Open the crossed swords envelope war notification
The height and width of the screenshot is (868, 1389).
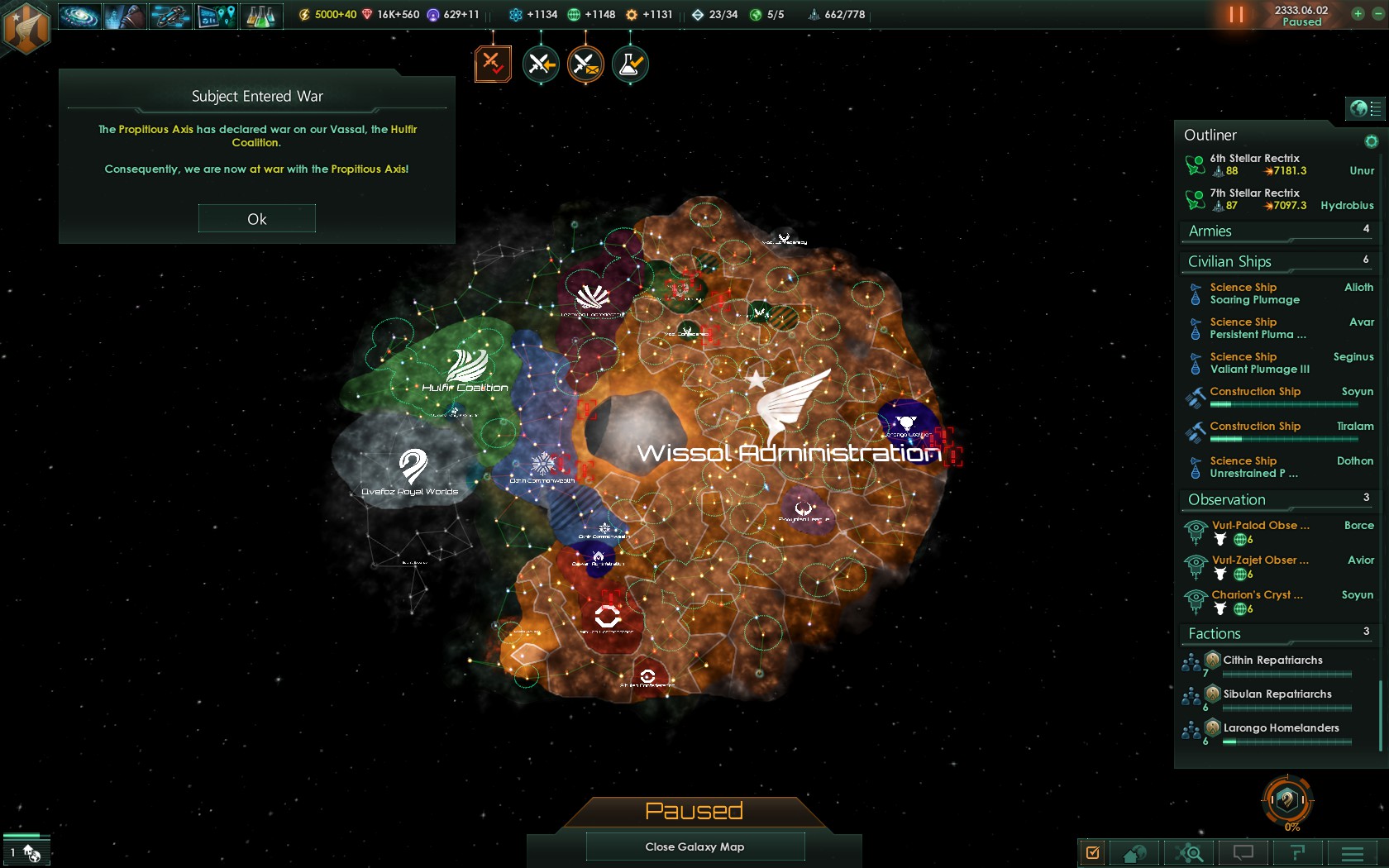[585, 64]
